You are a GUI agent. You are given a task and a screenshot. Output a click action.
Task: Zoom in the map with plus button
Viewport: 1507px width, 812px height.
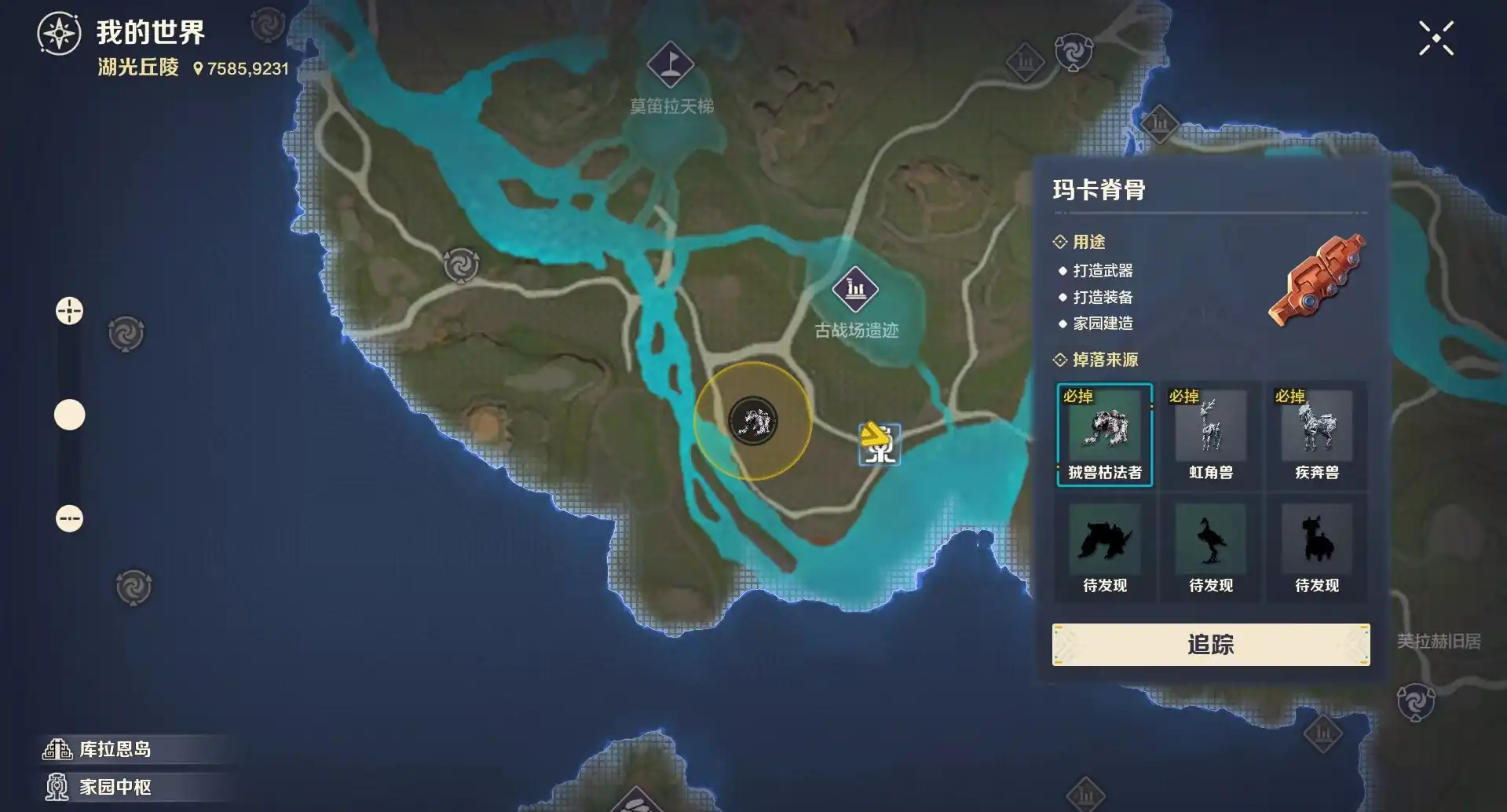tap(69, 311)
